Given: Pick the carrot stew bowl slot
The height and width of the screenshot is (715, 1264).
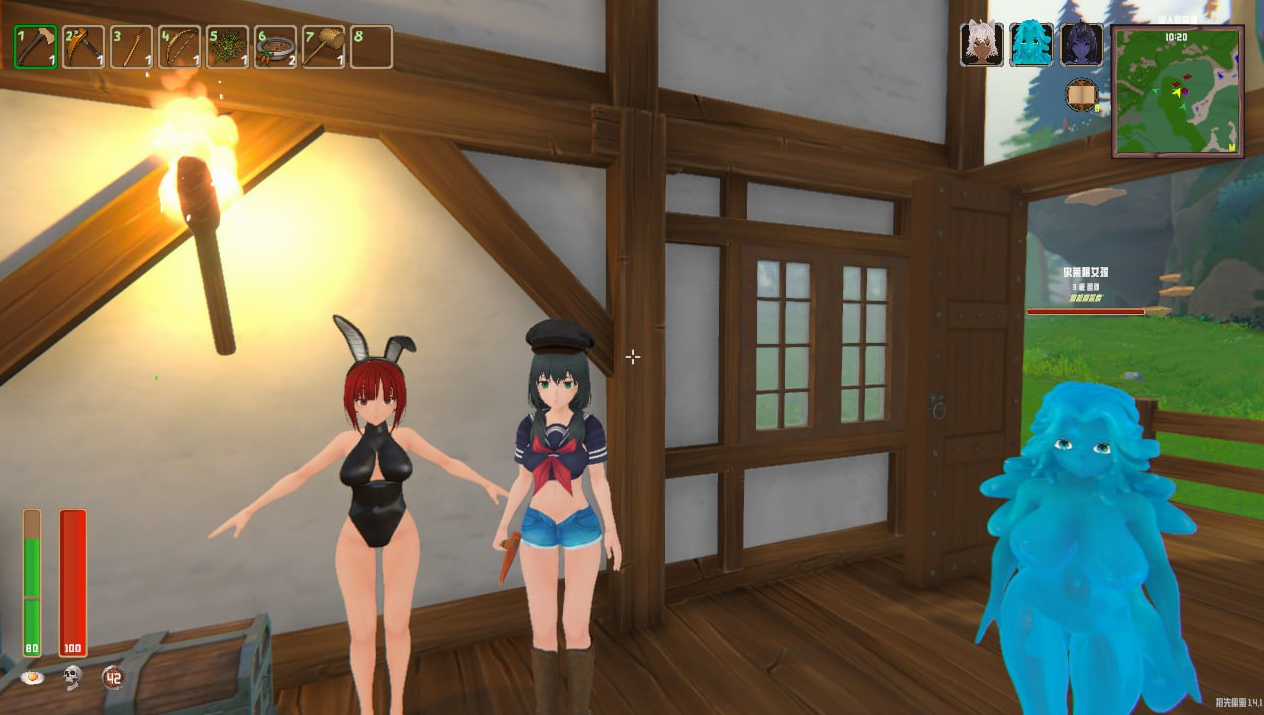Looking at the screenshot, I should coord(276,47).
